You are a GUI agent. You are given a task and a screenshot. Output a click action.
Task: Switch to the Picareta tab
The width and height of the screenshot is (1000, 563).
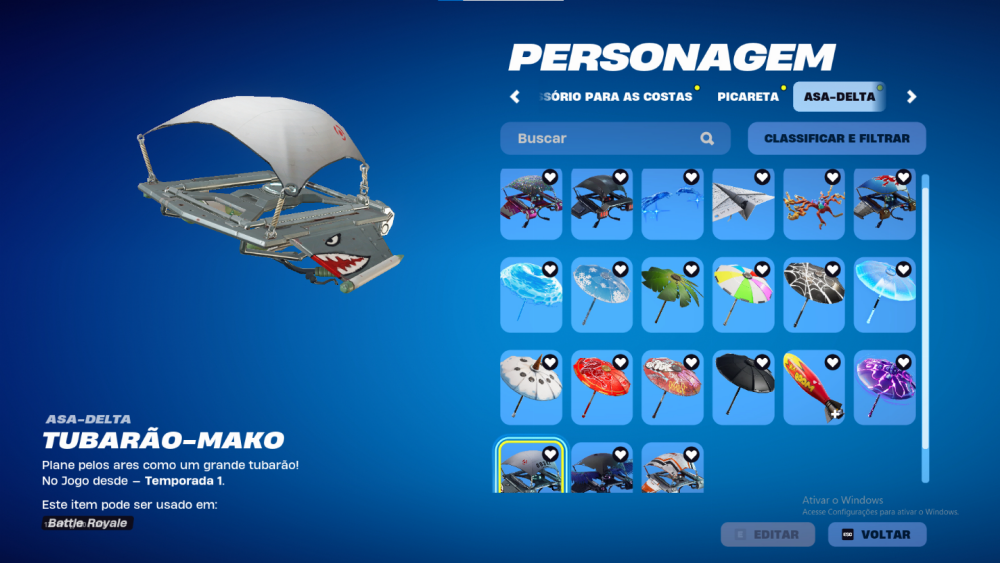pyautogui.click(x=747, y=97)
